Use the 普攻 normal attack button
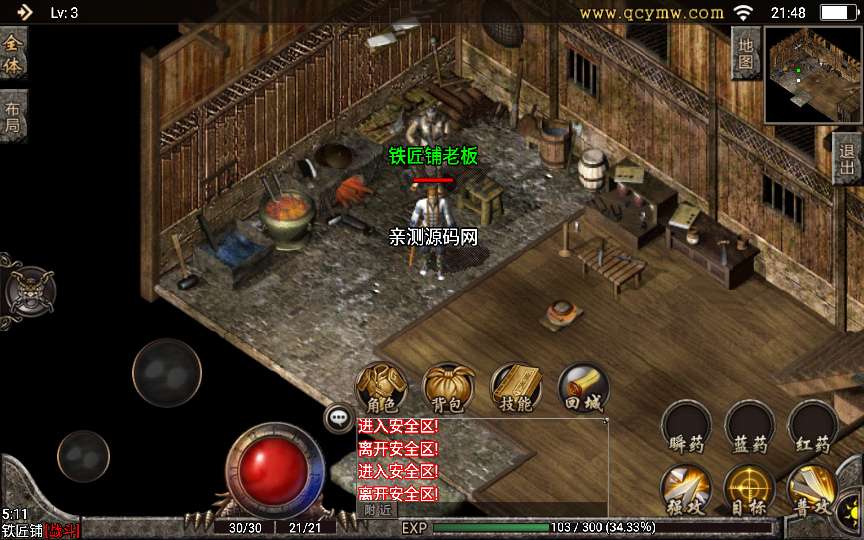 point(813,490)
